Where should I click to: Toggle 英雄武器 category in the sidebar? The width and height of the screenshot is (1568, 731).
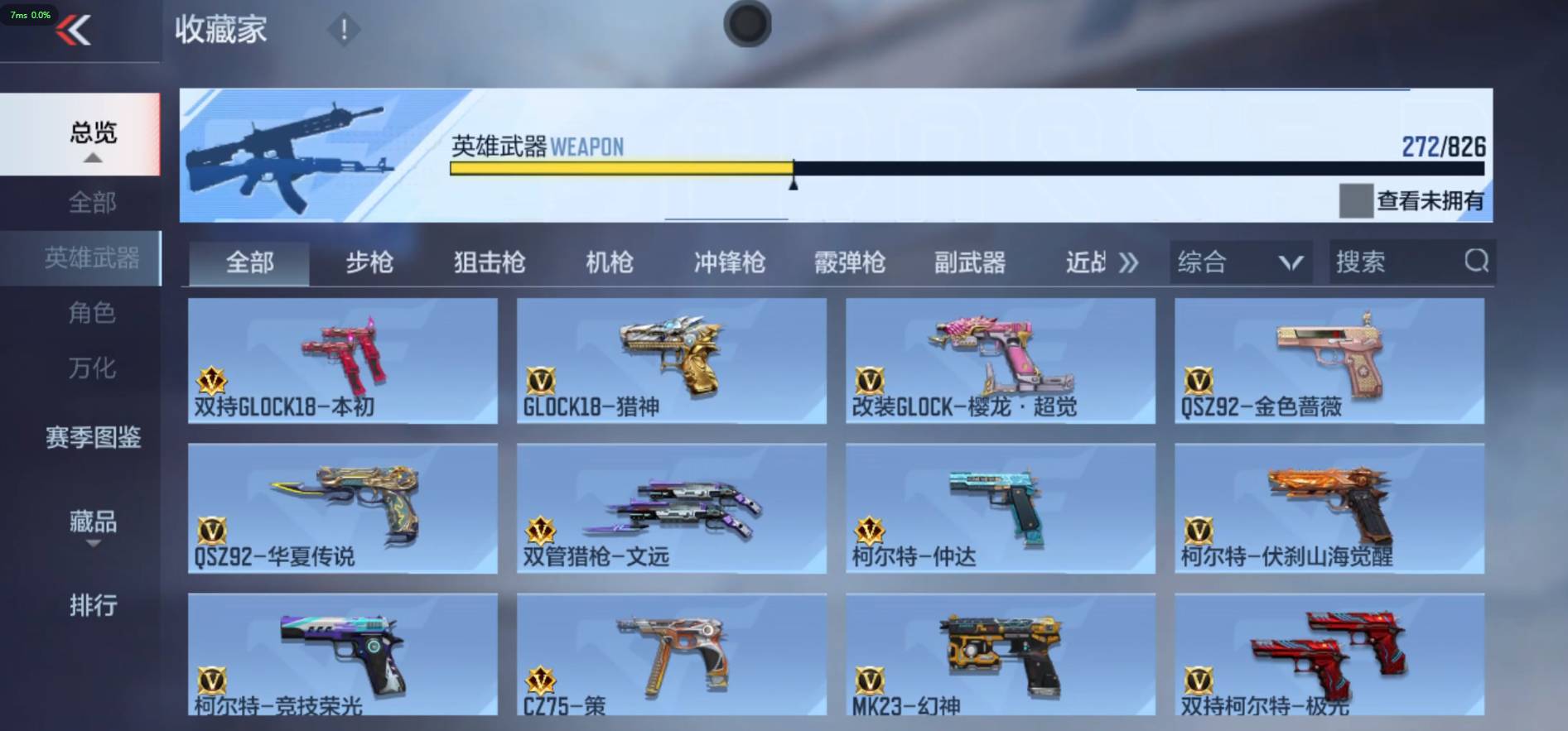tap(92, 257)
